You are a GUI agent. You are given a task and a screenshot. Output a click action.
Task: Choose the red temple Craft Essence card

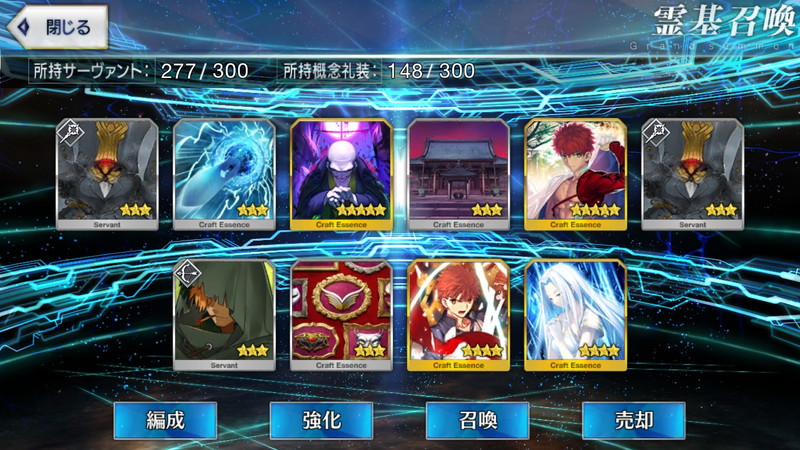[x=458, y=174]
